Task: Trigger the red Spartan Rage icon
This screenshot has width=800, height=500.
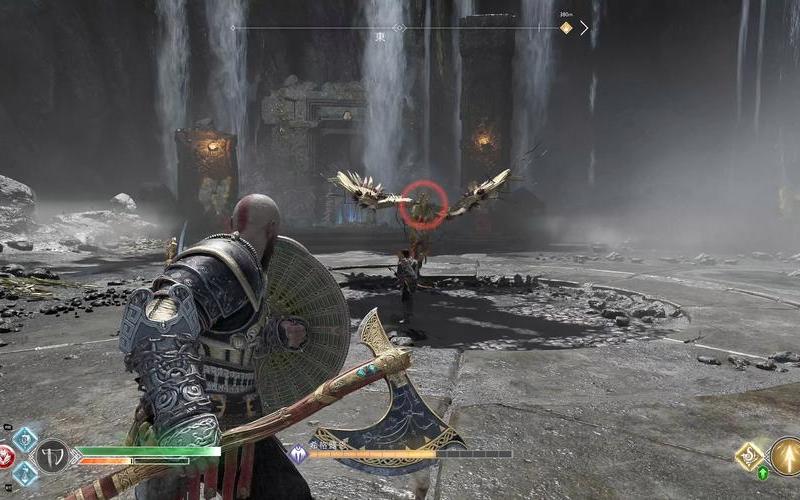Action: 5,457
